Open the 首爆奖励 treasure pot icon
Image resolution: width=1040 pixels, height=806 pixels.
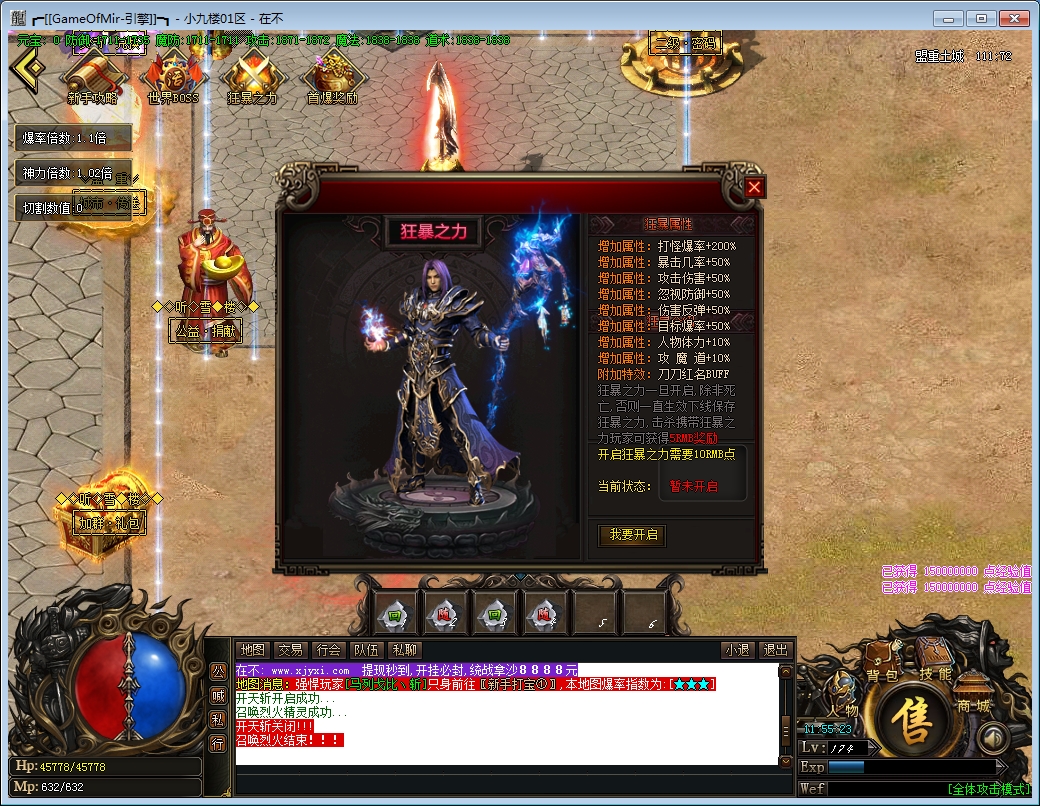pos(333,76)
